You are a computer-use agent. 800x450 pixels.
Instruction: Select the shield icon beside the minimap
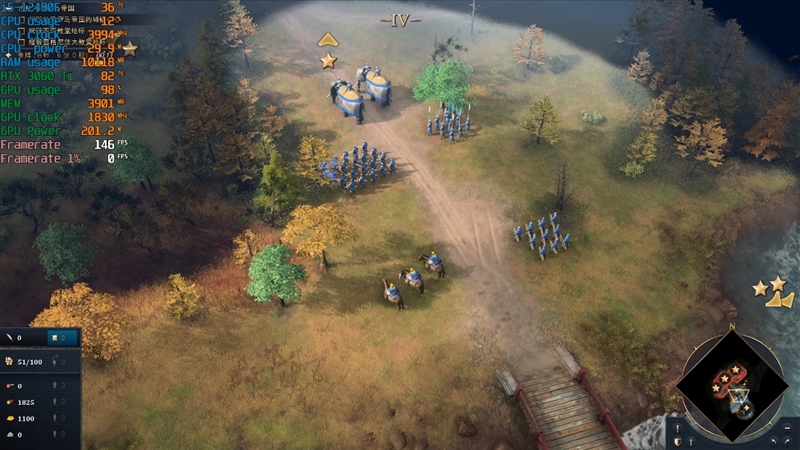click(677, 442)
